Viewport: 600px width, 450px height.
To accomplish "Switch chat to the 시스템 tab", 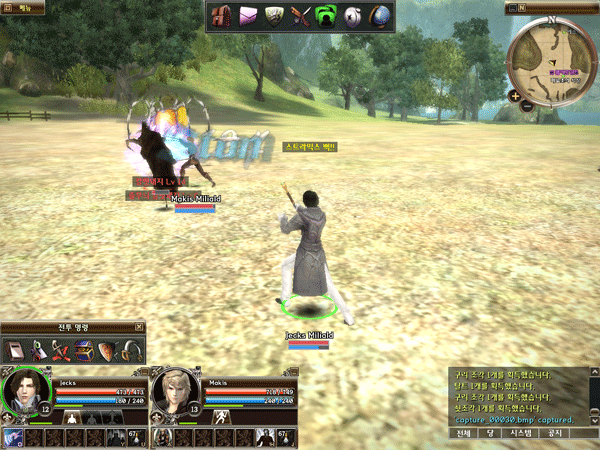I will coord(521,434).
